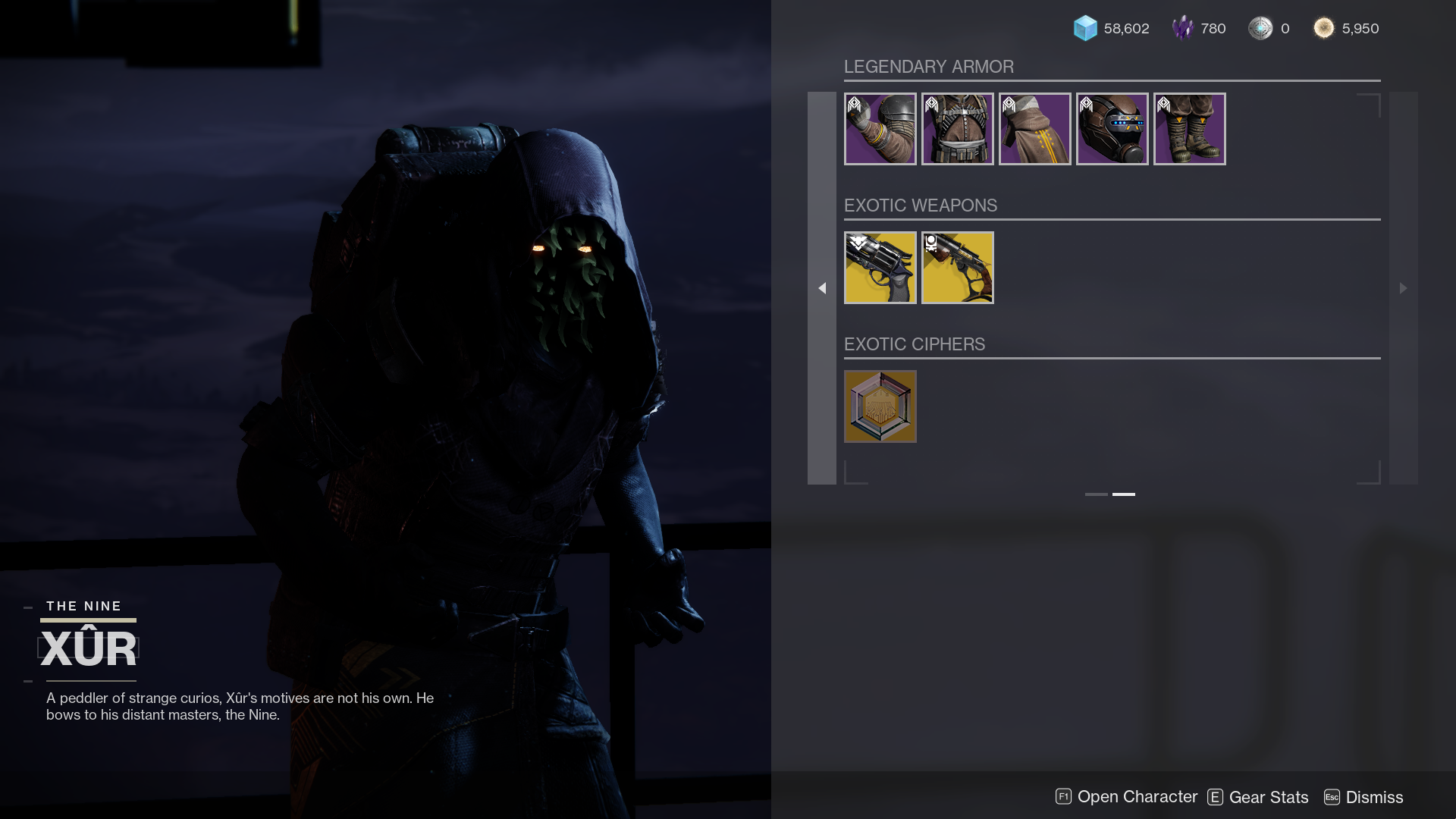
Task: Go to the previous vendor page
Action: 822,288
